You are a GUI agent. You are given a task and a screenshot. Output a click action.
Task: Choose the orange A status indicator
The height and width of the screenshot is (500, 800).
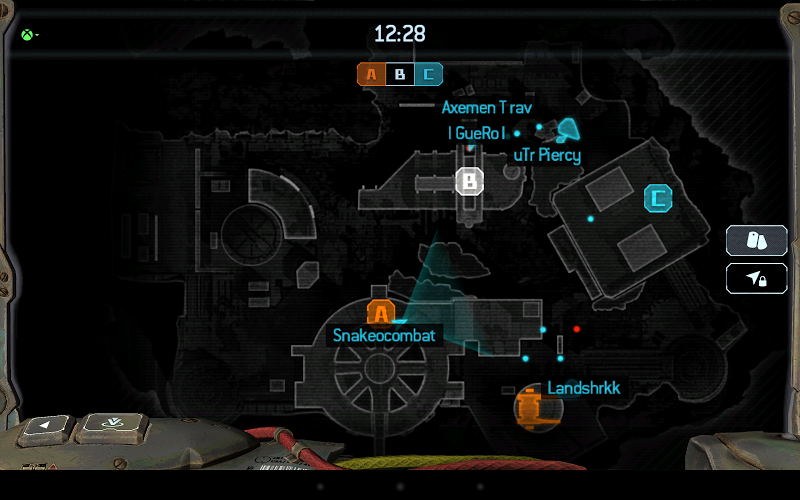tap(372, 74)
